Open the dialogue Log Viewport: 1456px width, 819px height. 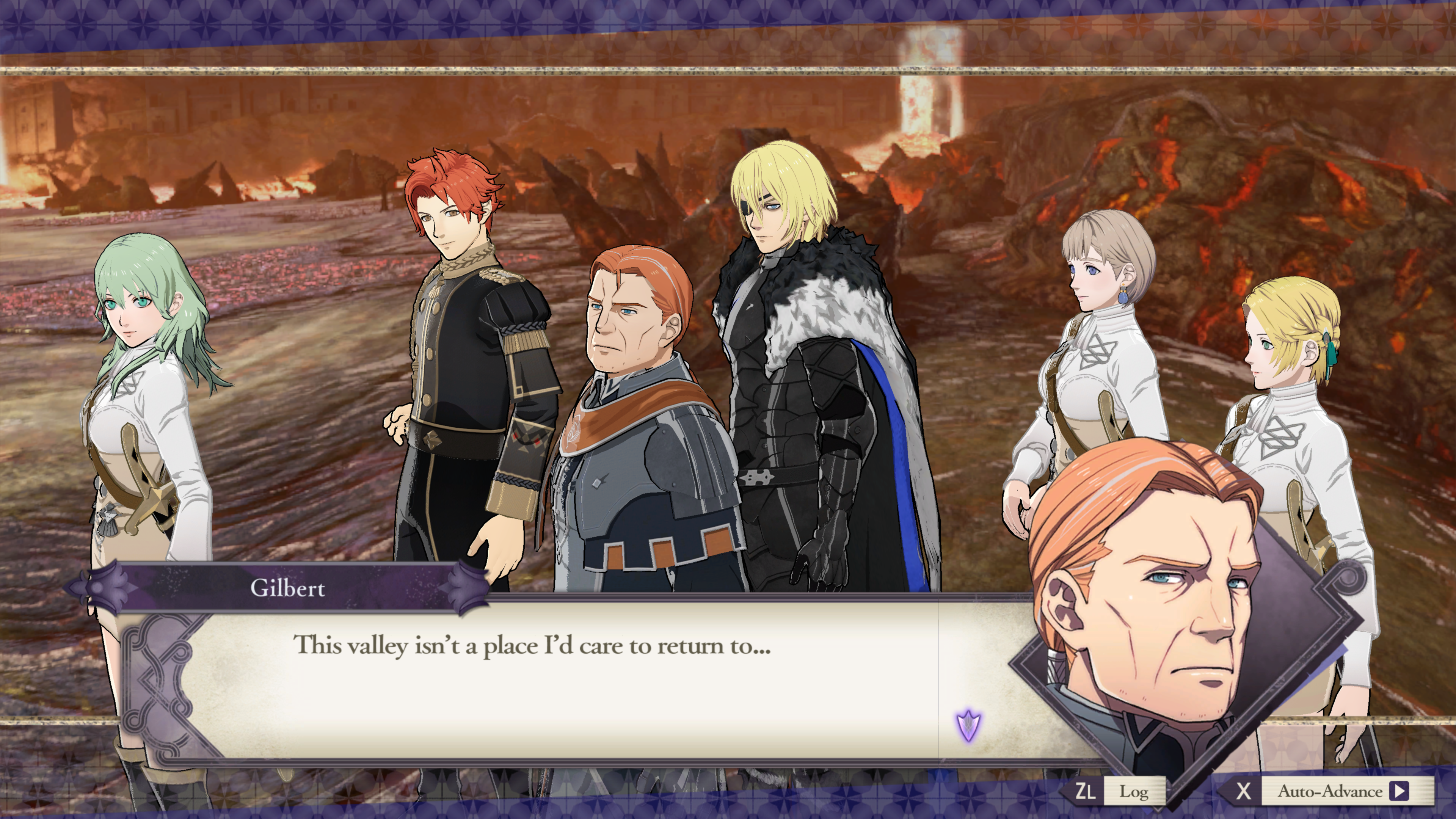point(1133,791)
